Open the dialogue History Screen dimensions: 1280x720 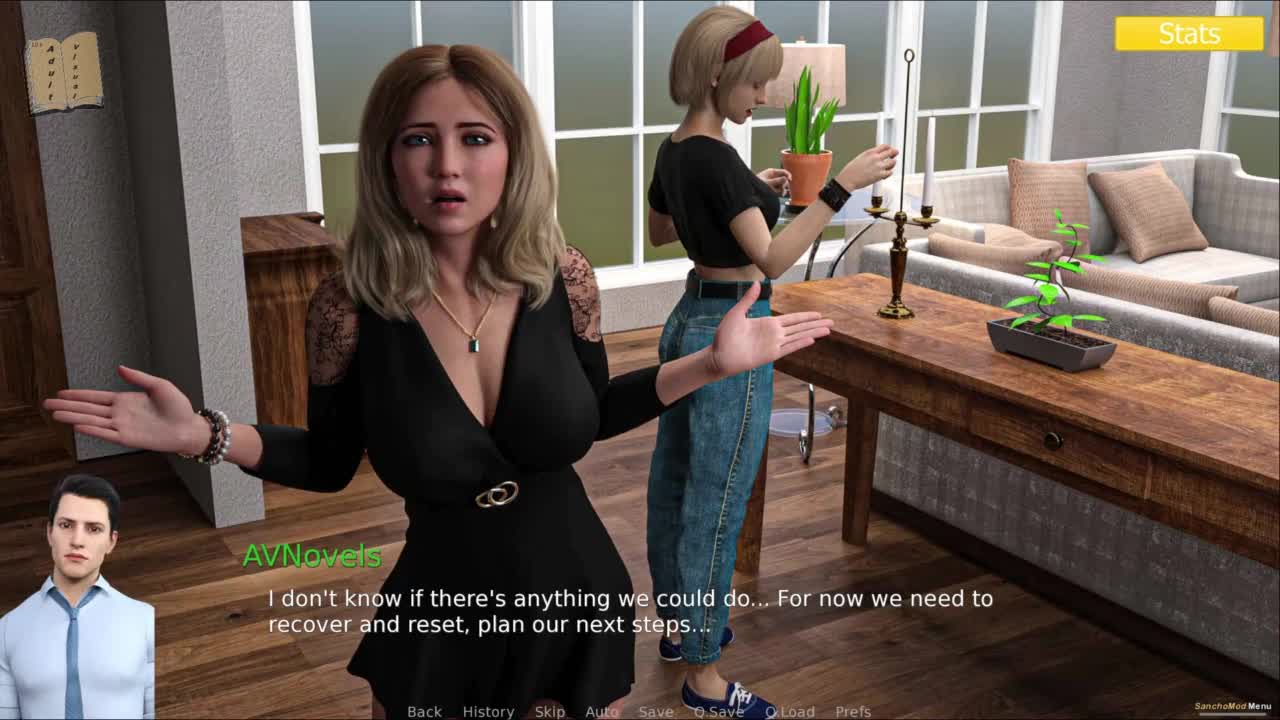point(488,711)
